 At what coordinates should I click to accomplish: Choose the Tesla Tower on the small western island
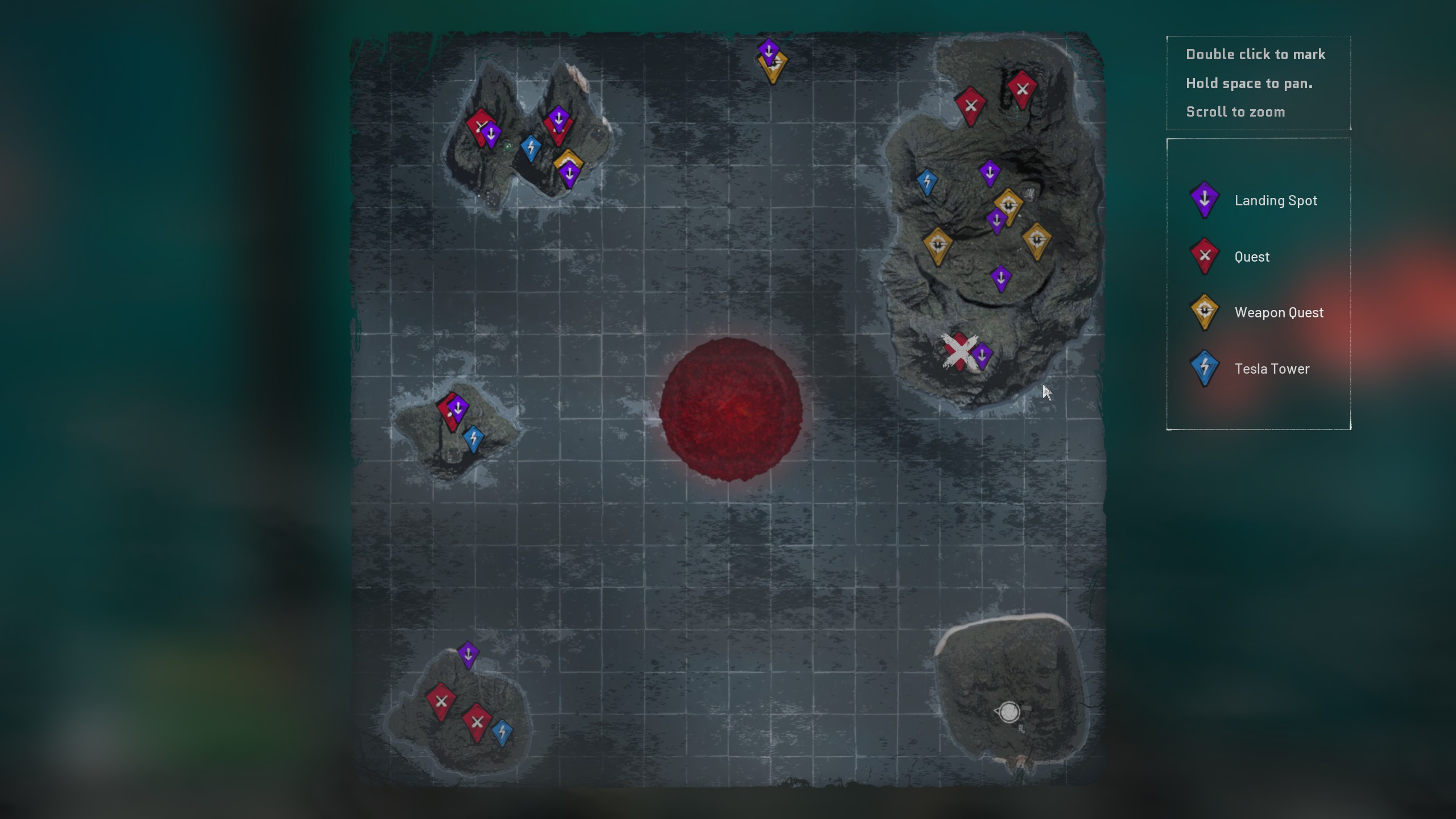(x=473, y=439)
